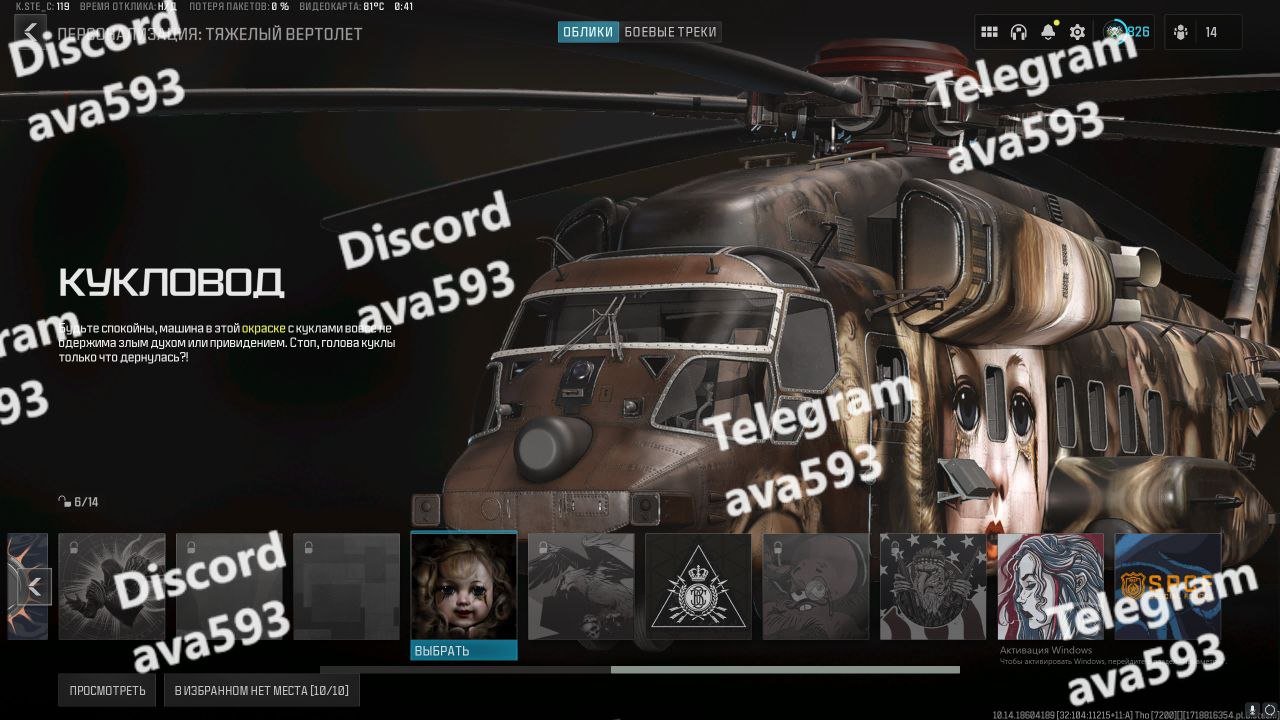The image size is (1280, 720).
Task: Click the В ИЗБРАННОМ НЕТ МЕСТА button
Action: tap(262, 690)
